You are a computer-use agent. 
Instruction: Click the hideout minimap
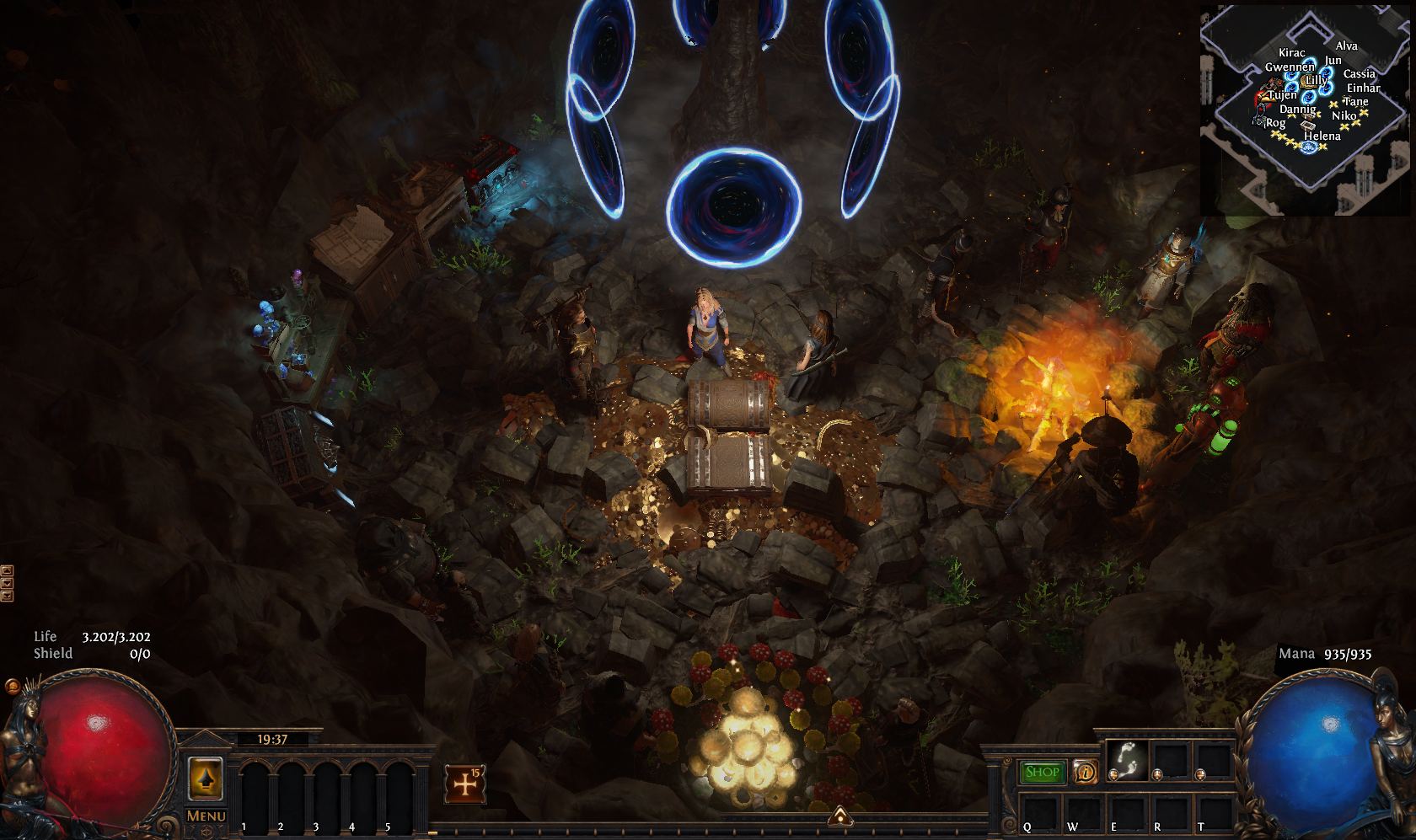1305,110
